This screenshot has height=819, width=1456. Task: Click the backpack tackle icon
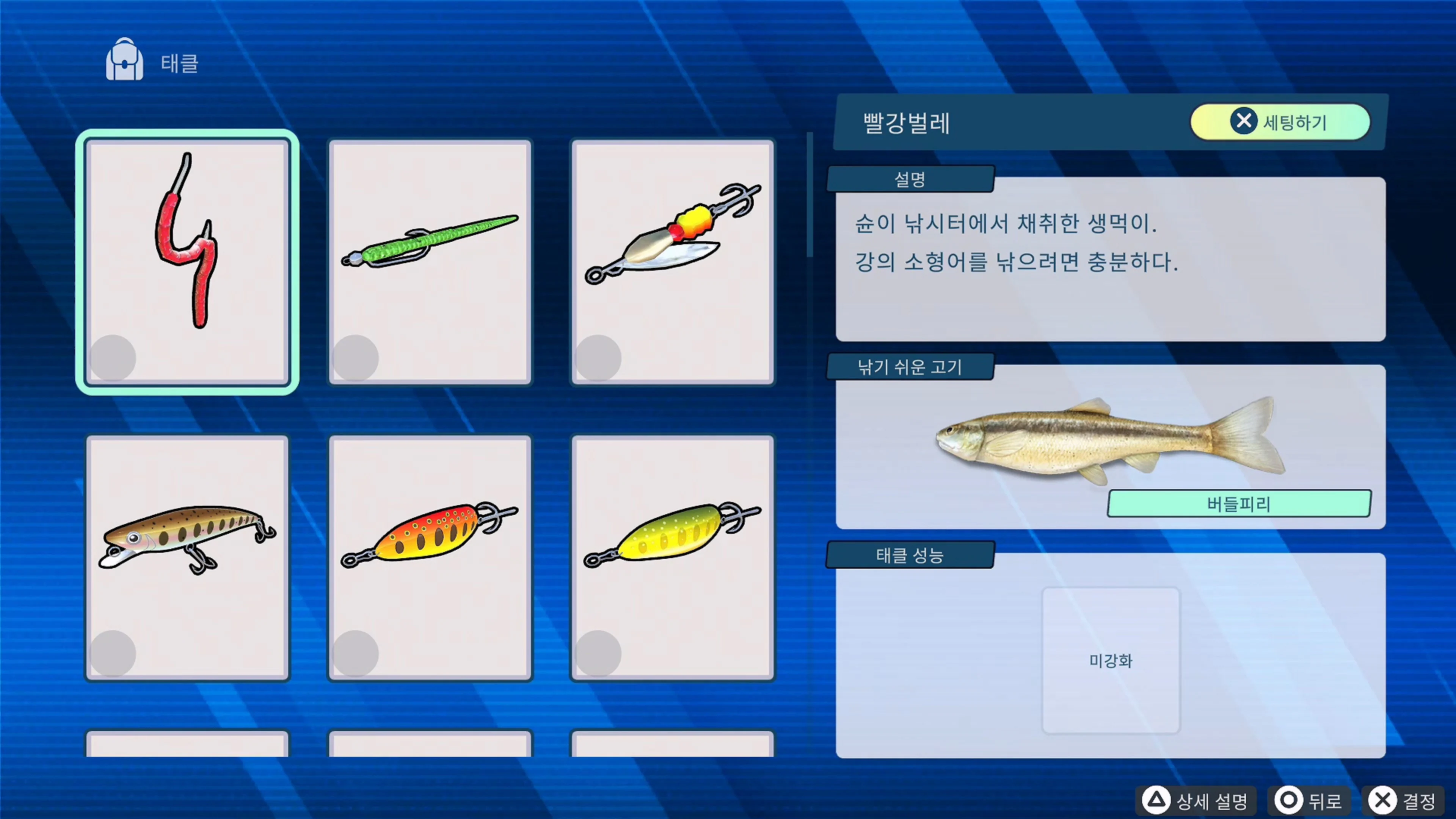pyautogui.click(x=124, y=60)
